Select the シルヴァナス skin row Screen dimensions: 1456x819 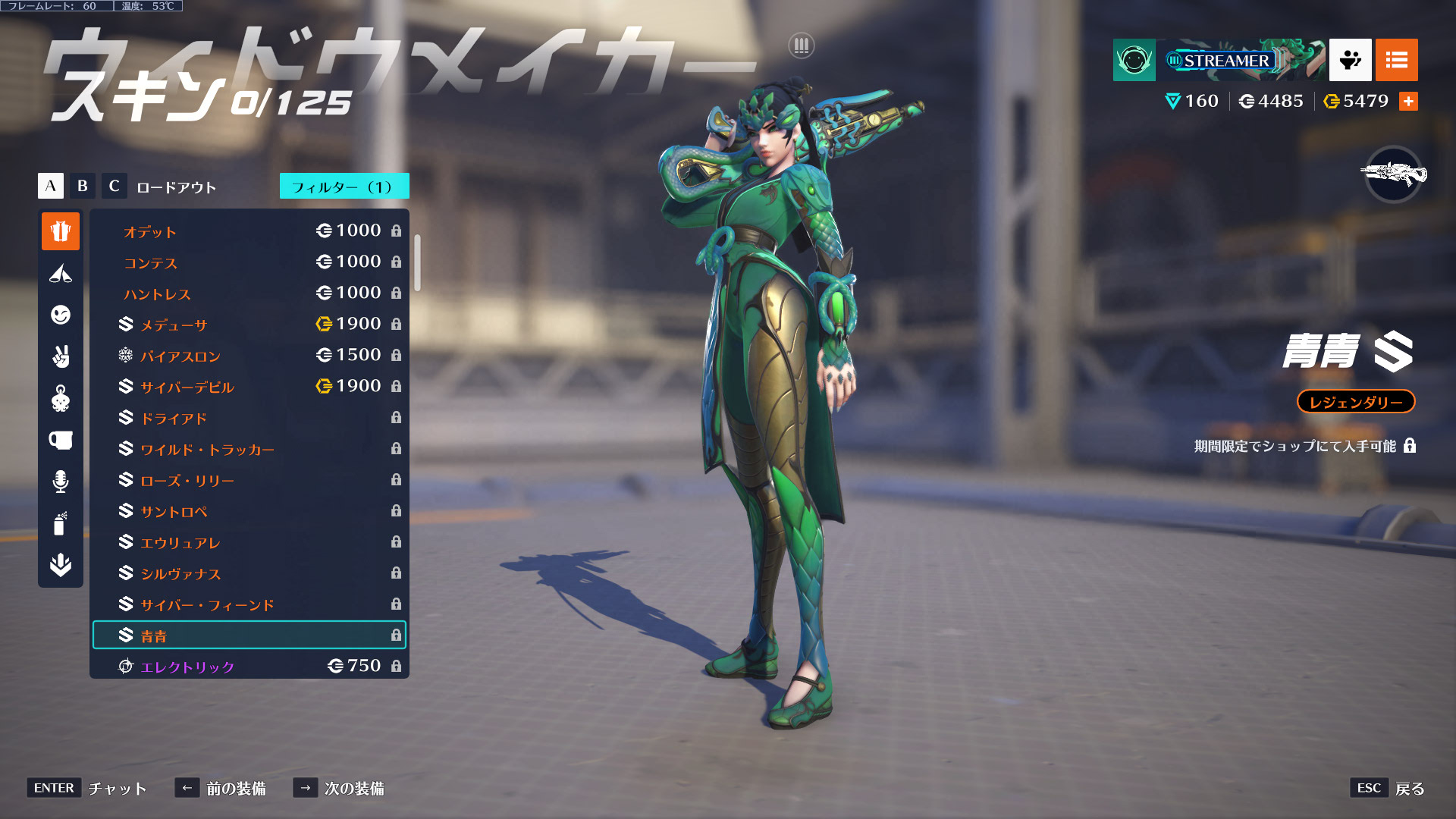(249, 573)
